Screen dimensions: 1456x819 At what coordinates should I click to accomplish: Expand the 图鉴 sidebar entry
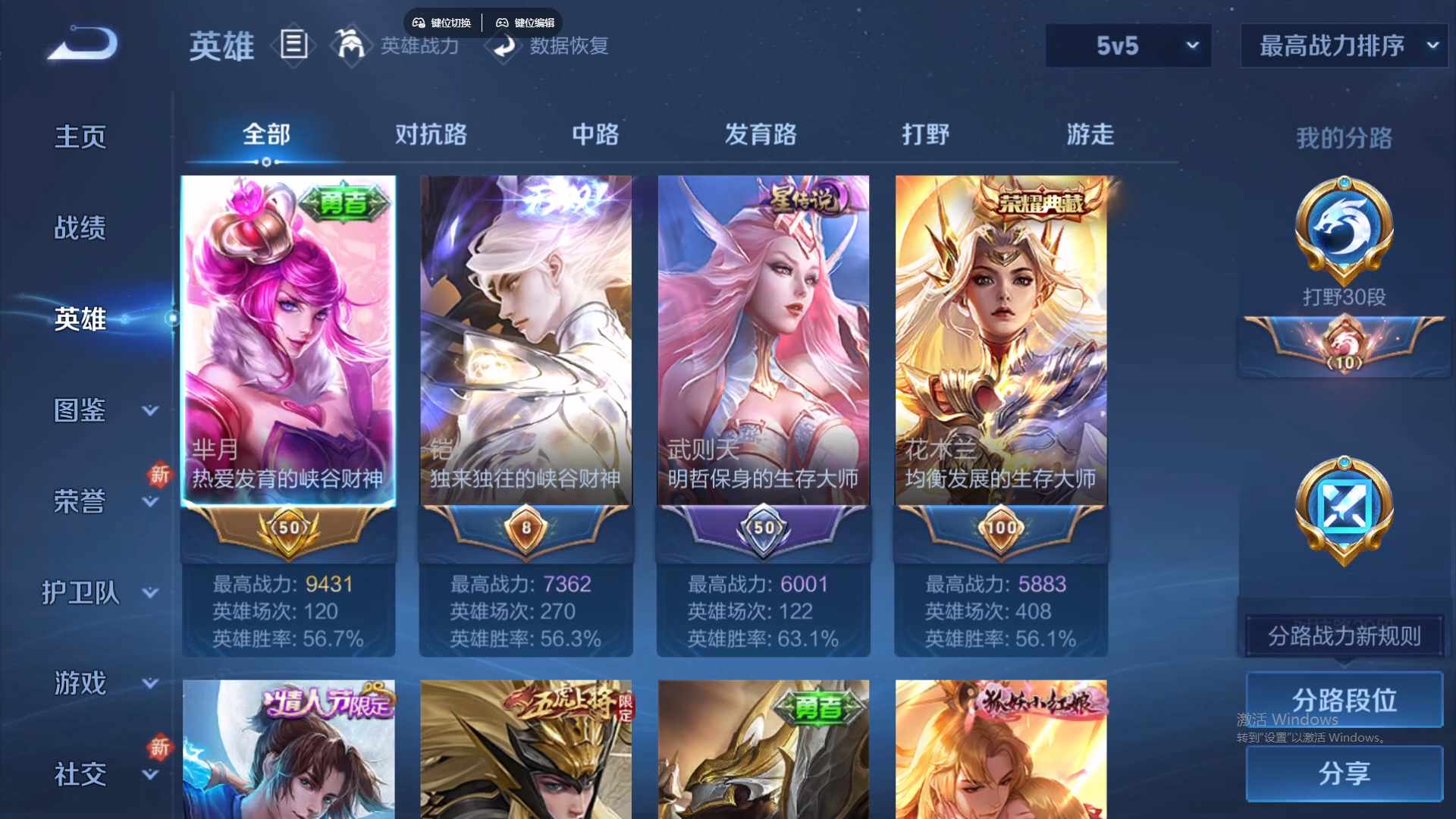pyautogui.click(x=80, y=409)
